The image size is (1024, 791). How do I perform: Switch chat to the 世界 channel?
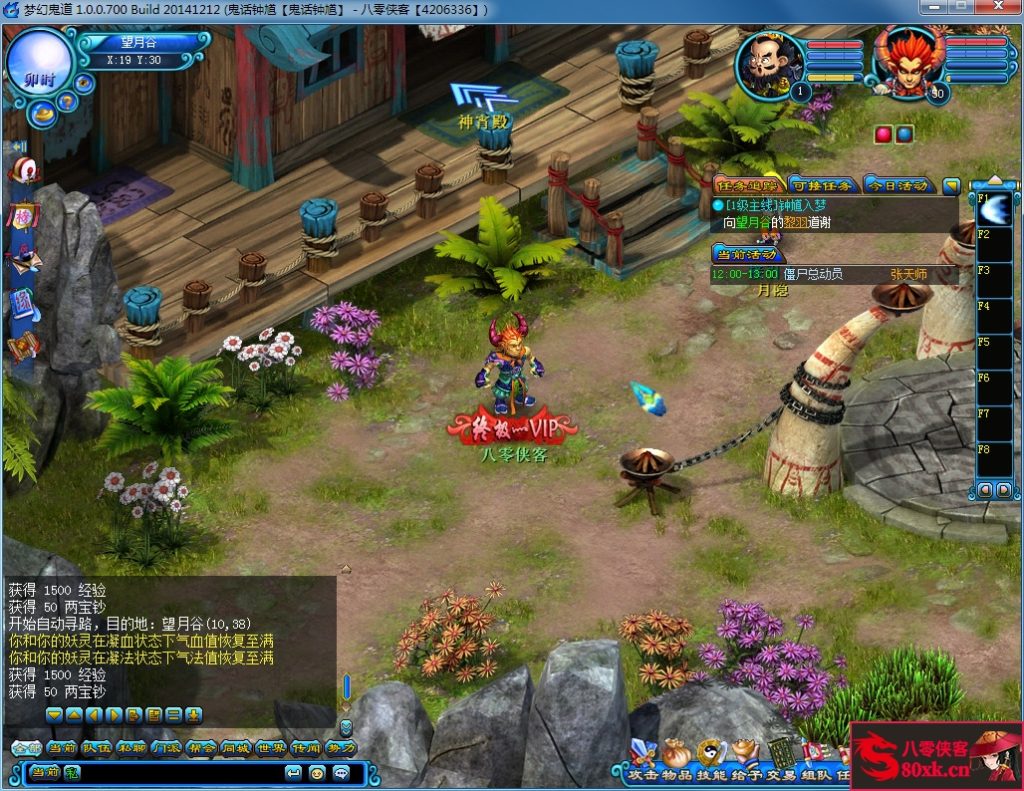(x=270, y=747)
